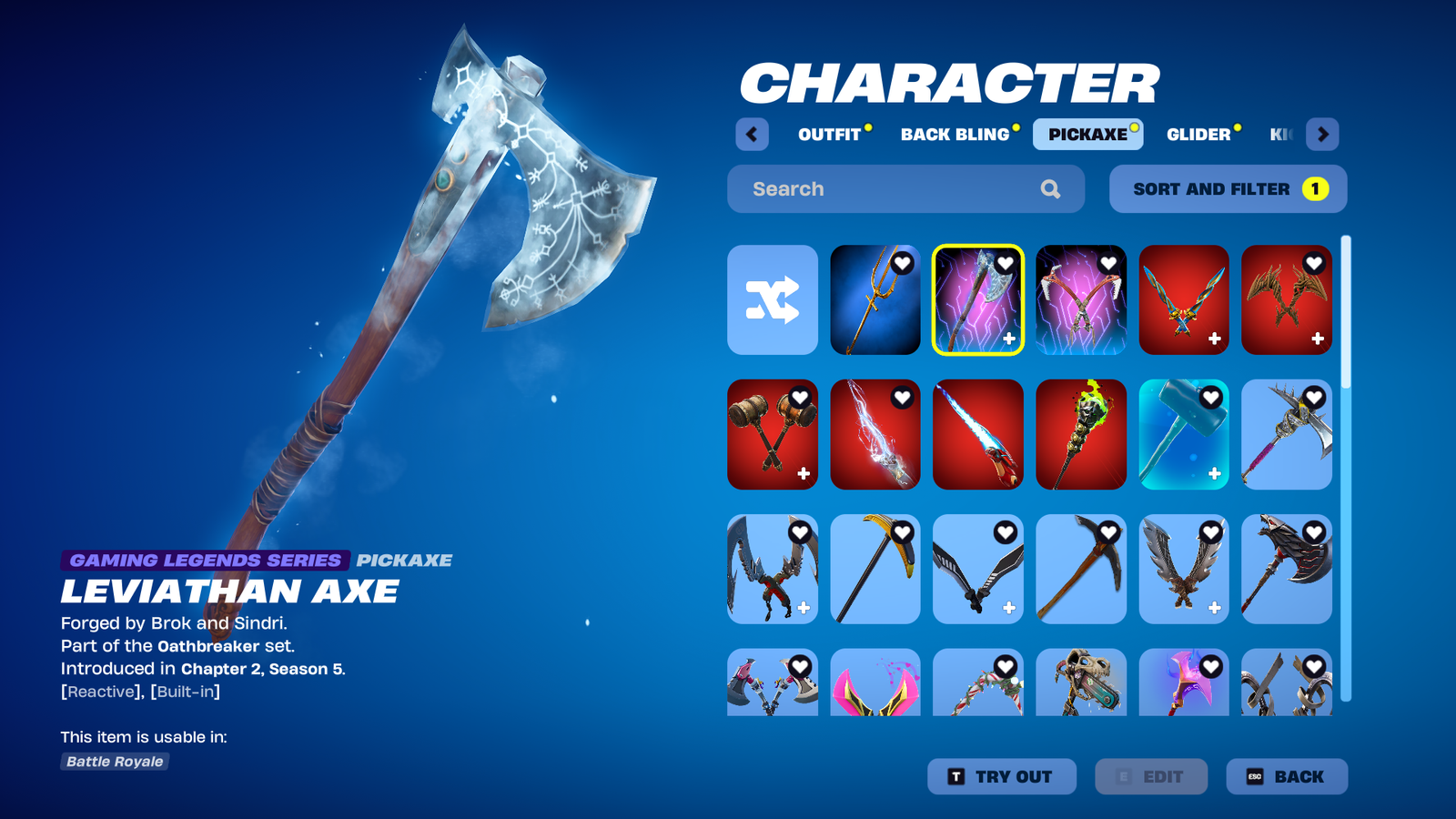This screenshot has width=1456, height=819.
Task: Go Back from the locker
Action: (x=1286, y=776)
